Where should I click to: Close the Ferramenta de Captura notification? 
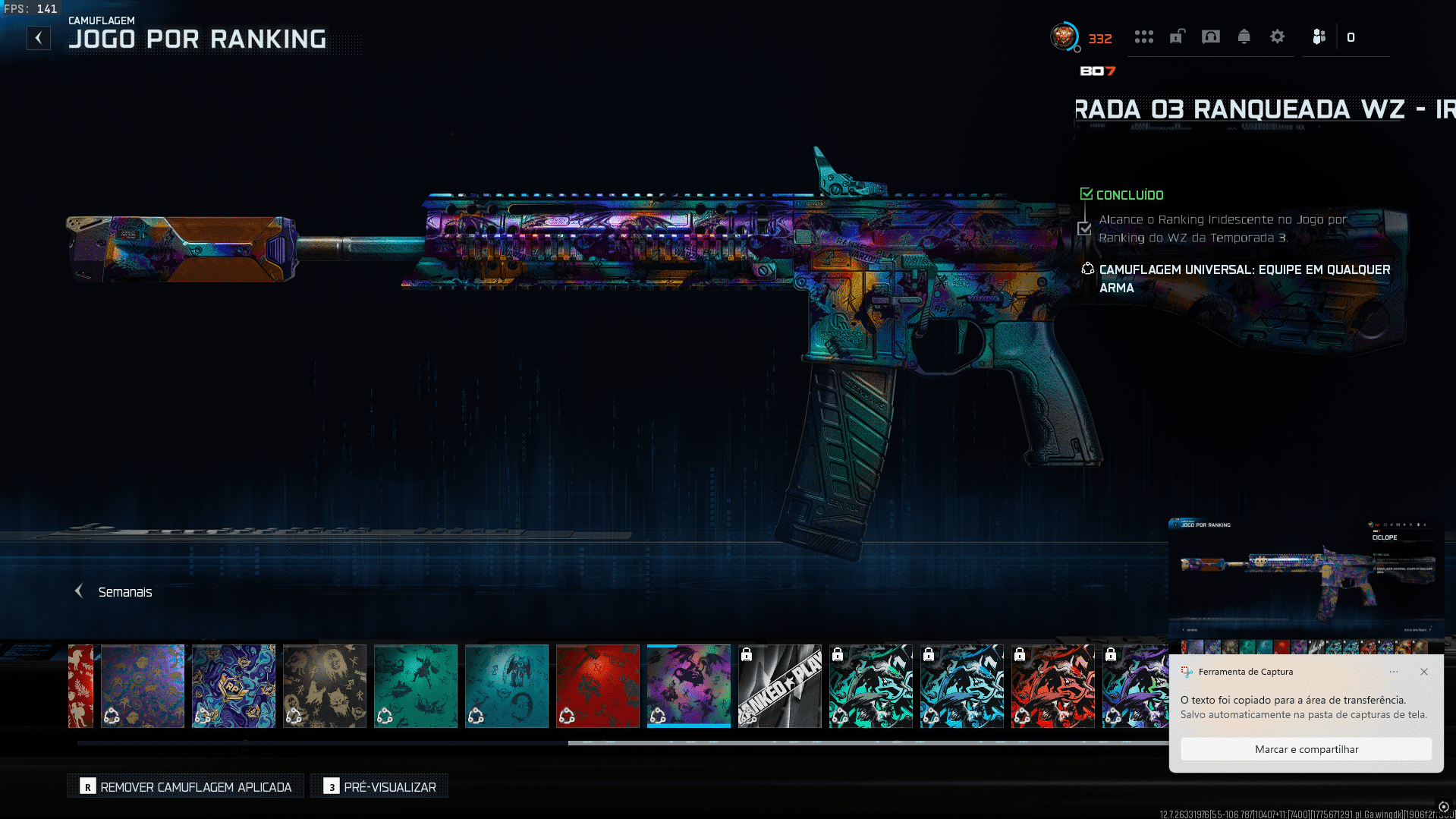click(x=1424, y=672)
